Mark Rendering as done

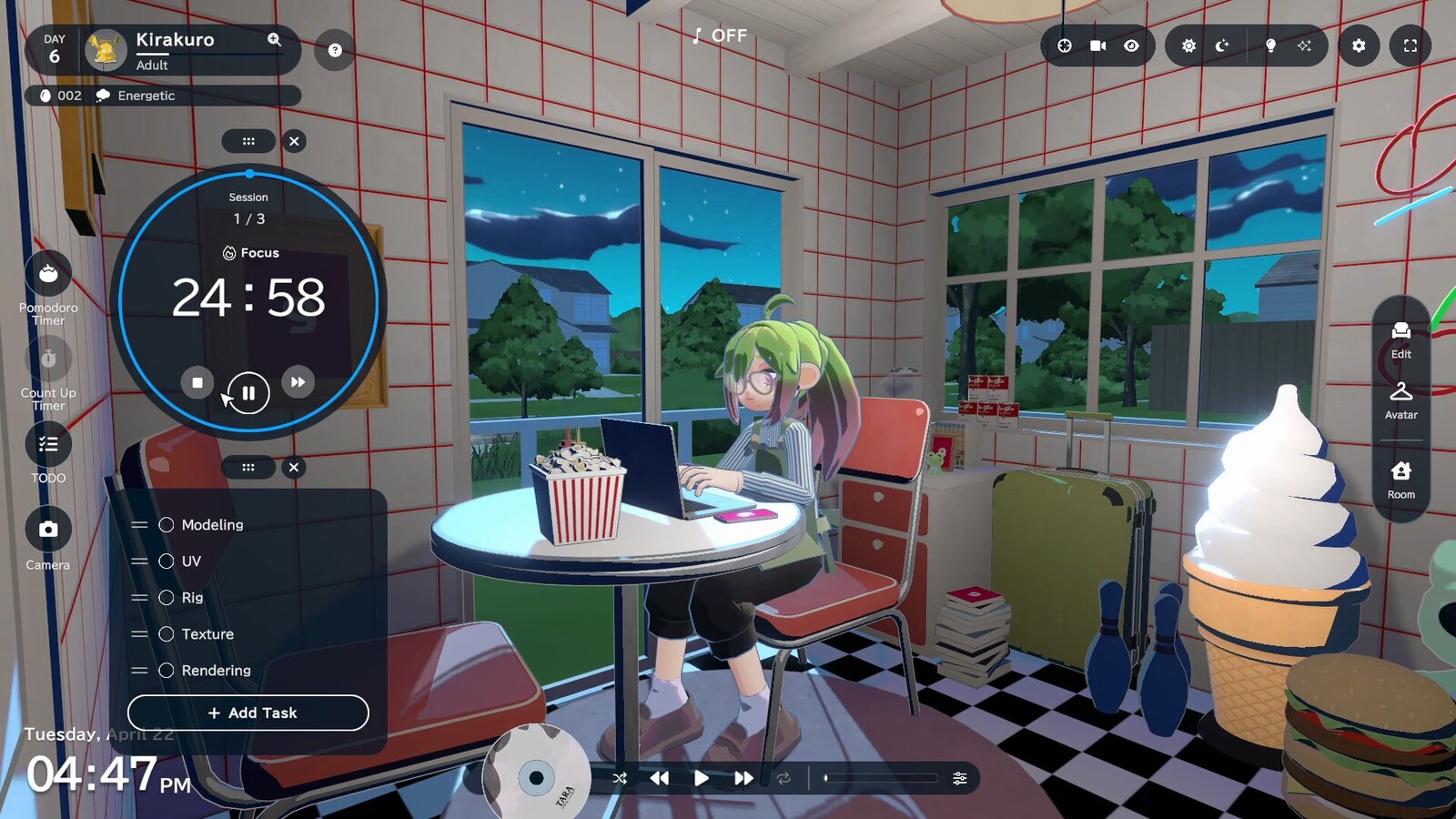point(167,671)
